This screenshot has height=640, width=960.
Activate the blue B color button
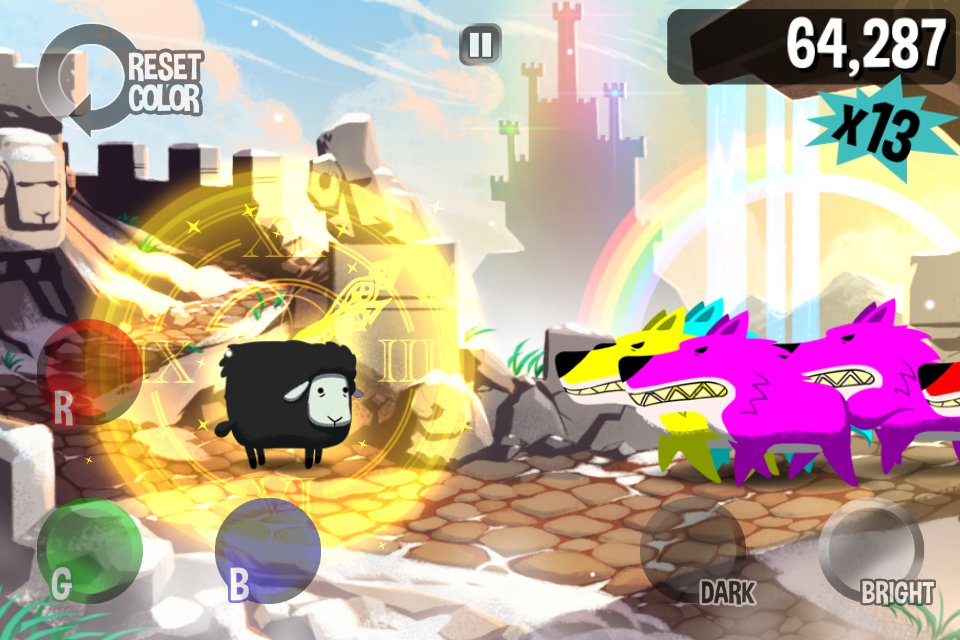point(268,551)
